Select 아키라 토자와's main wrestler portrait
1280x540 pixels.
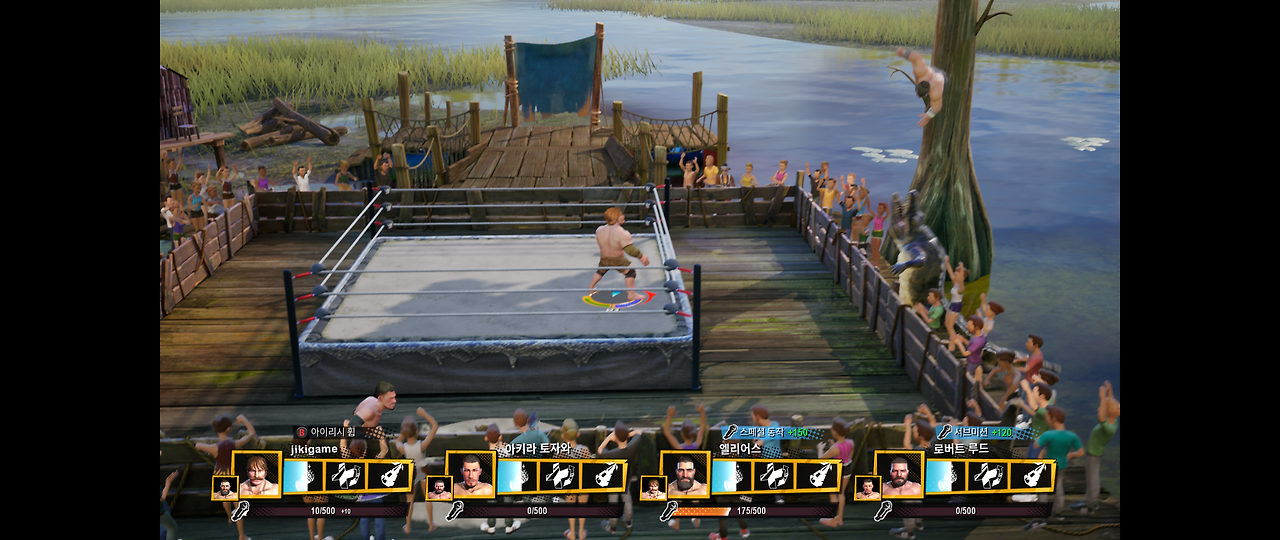471,475
